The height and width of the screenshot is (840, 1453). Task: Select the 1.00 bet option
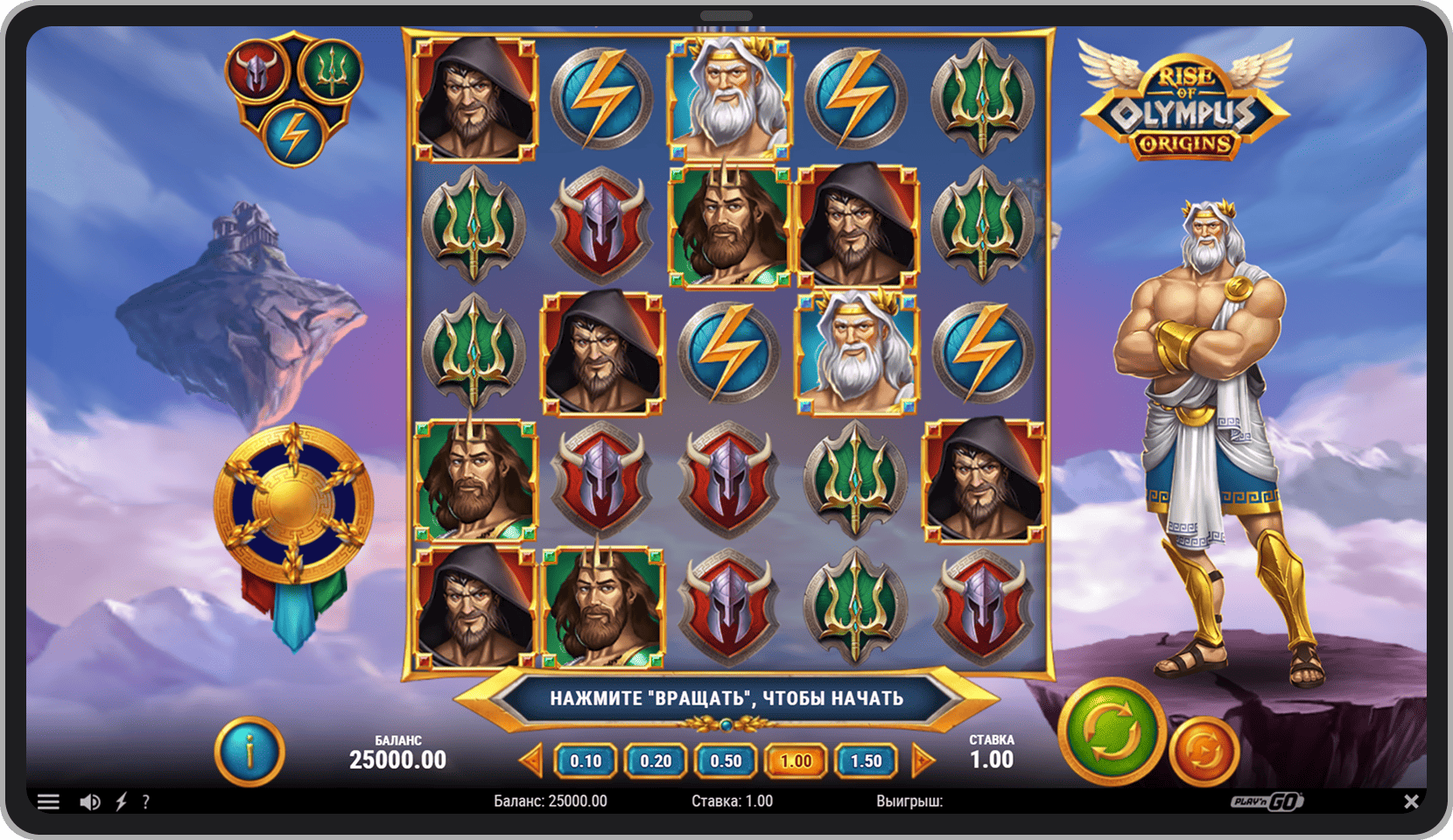click(796, 761)
